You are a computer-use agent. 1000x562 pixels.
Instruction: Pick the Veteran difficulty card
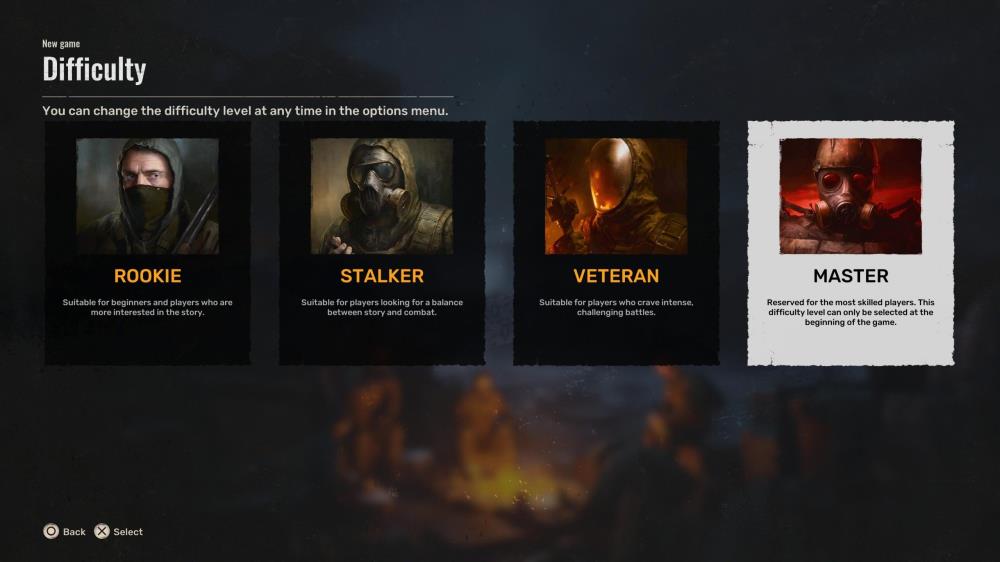(x=616, y=243)
